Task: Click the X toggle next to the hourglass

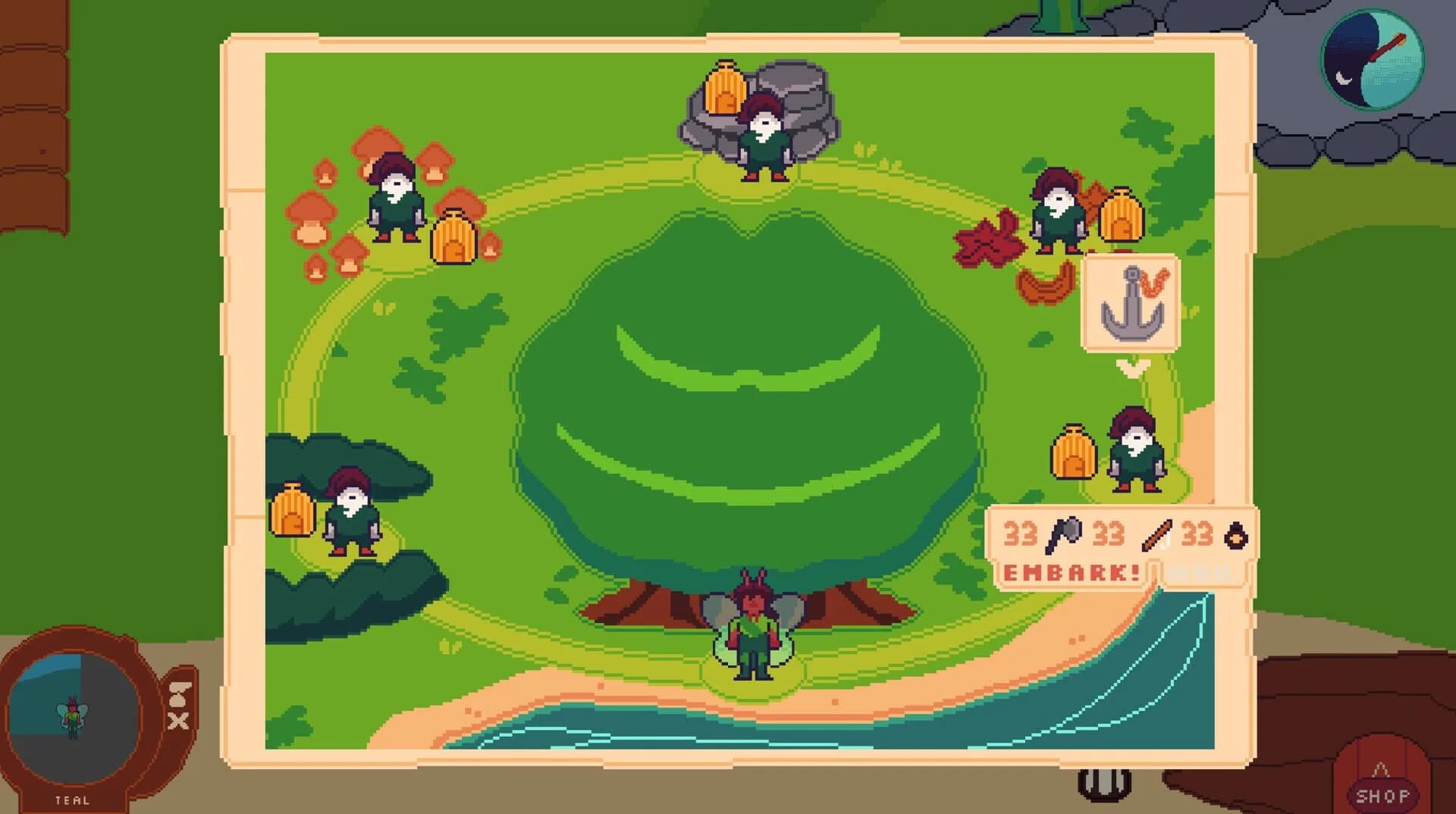Action: 179,722
